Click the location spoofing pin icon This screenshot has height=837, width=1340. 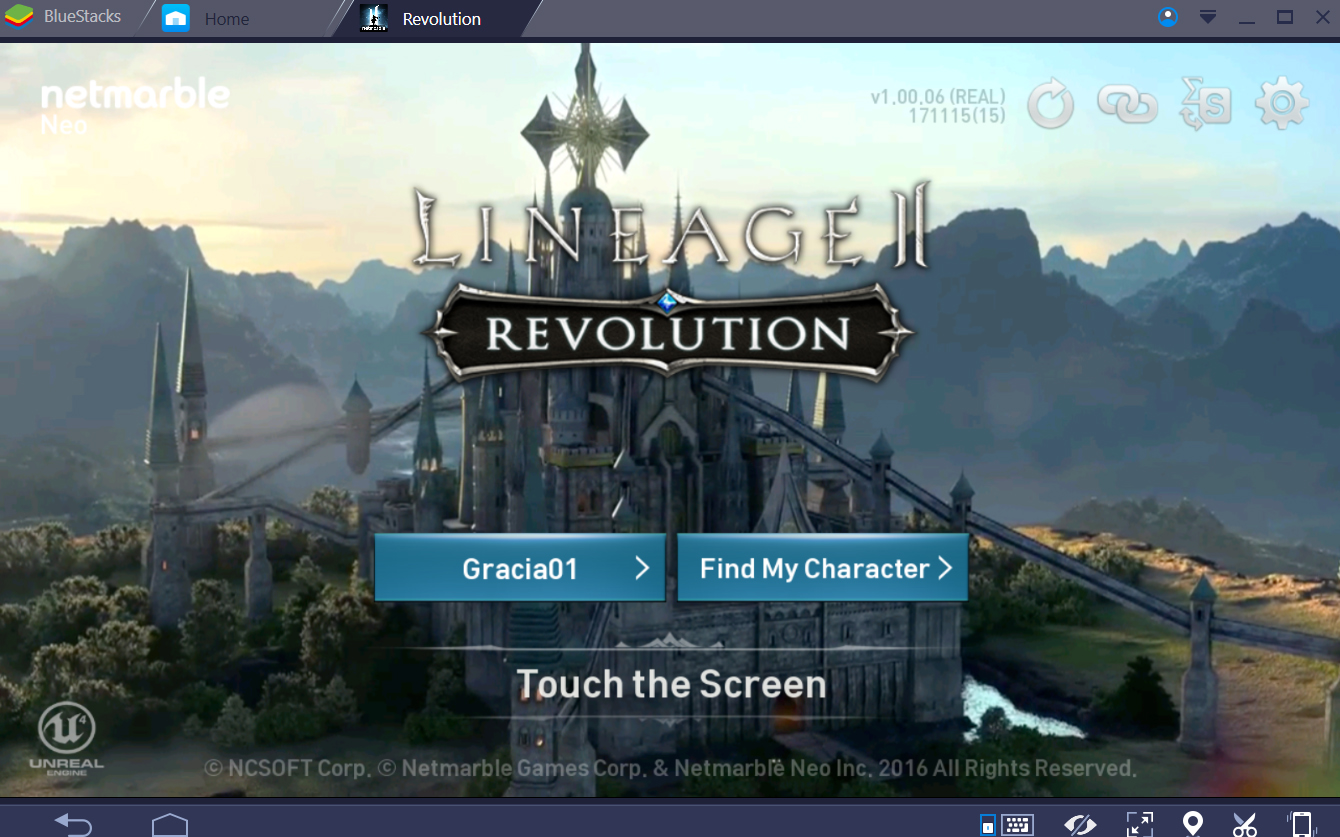point(1192,824)
